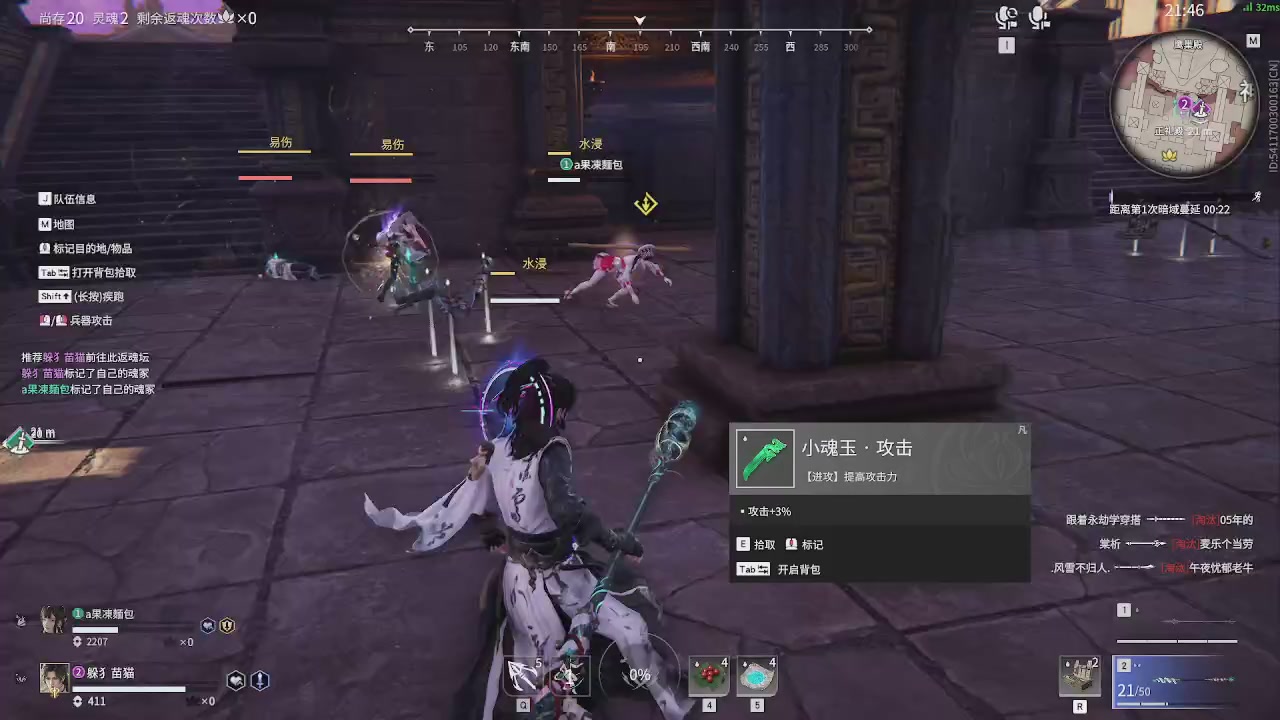
Task: Use the red berries consumable in slot 4
Action: (x=710, y=673)
